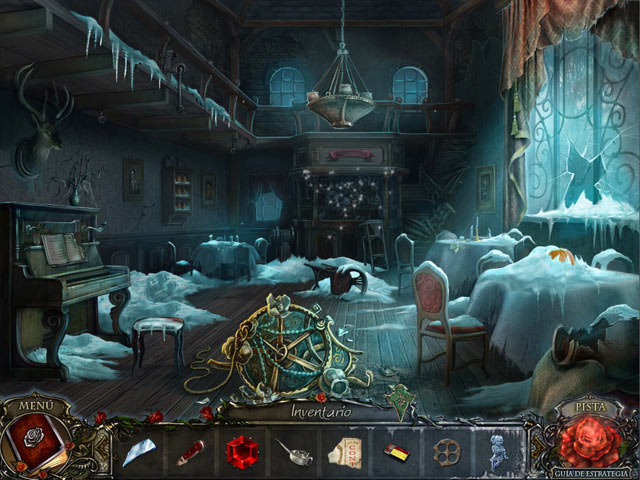Open the Menú button
The image size is (640, 480).
pyautogui.click(x=36, y=405)
